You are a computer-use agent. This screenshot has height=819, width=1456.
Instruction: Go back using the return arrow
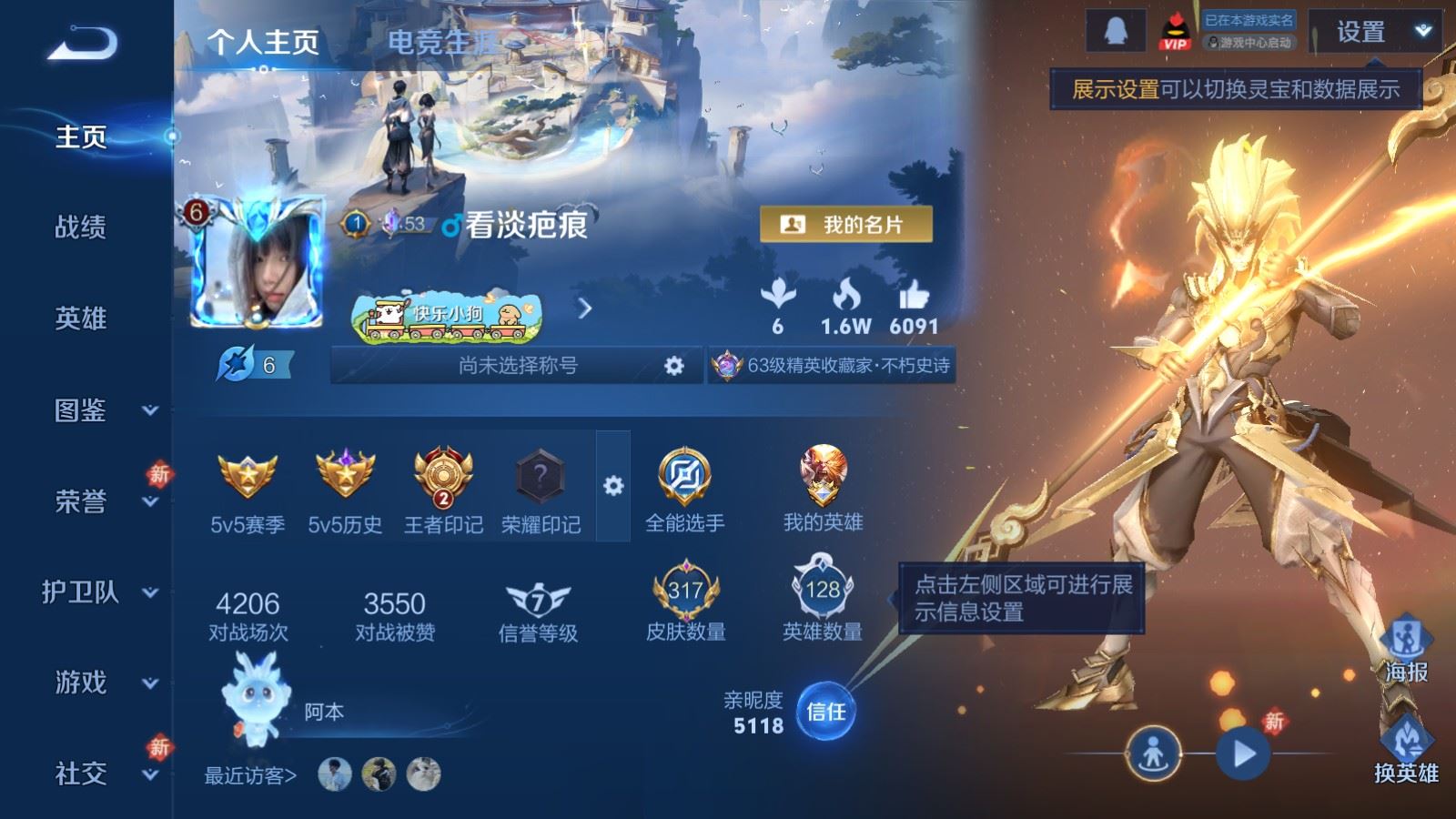(82, 43)
